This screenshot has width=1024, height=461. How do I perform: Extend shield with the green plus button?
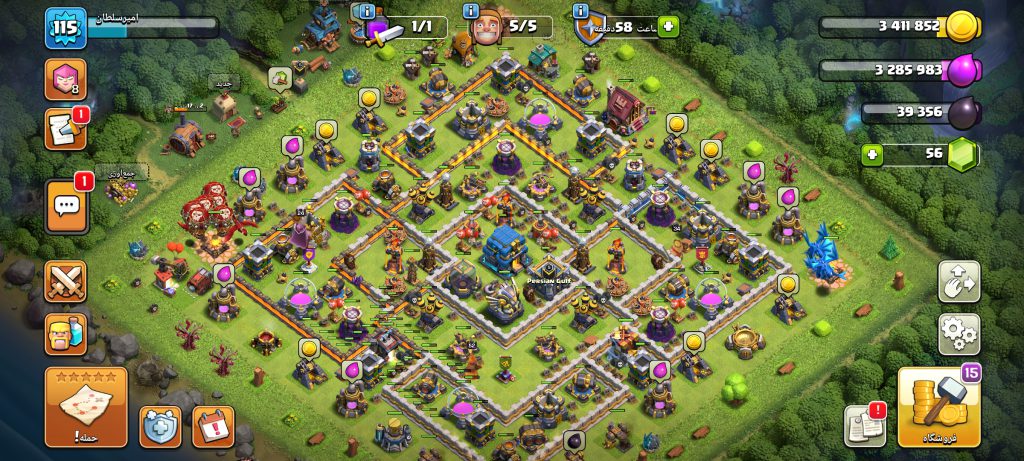[667, 27]
